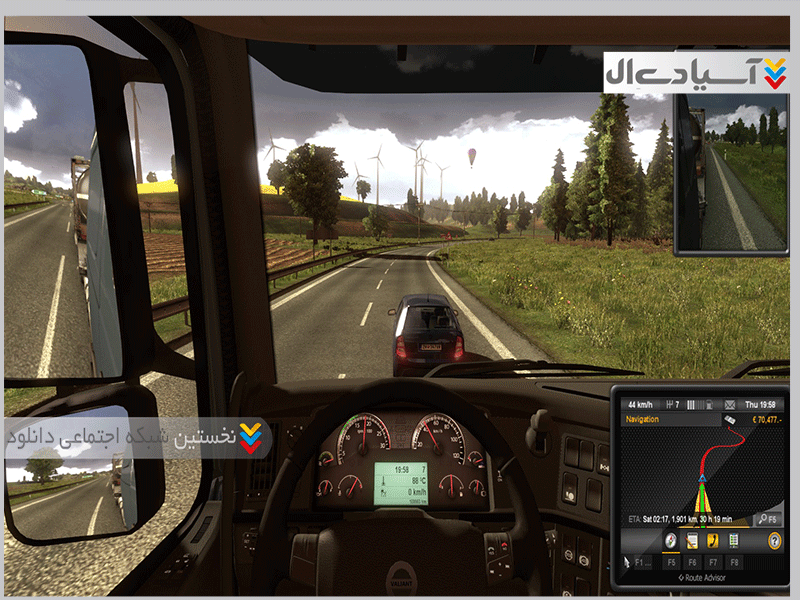The width and height of the screenshot is (800, 600).
Task: Open the Route Advisor navigation compass tab
Action: point(671,541)
